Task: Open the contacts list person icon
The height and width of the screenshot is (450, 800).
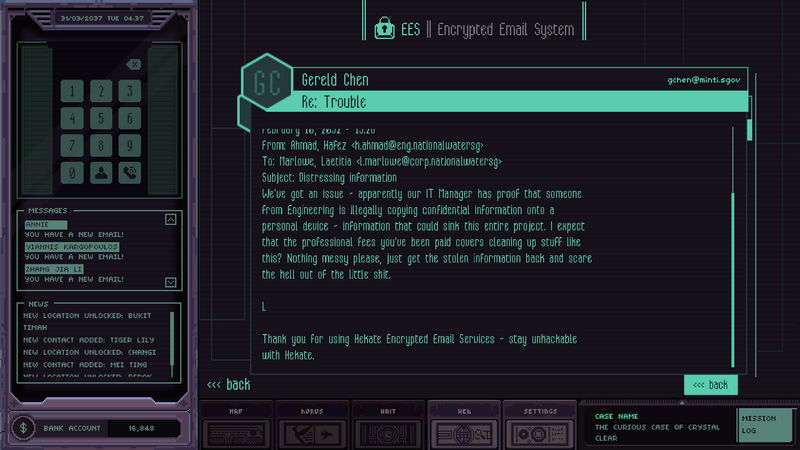Action: (x=101, y=172)
